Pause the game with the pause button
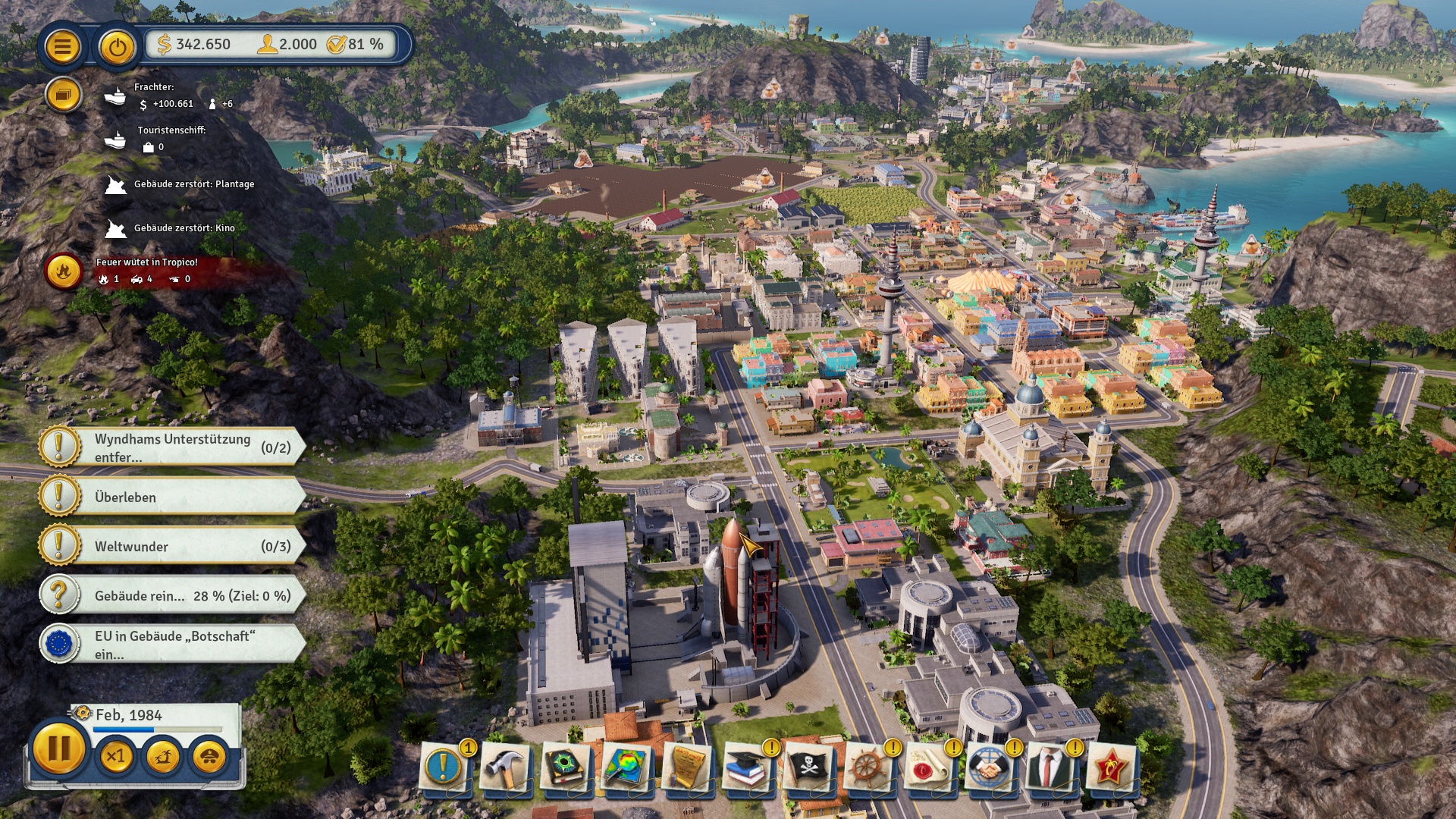The width and height of the screenshot is (1456, 819). [x=58, y=748]
